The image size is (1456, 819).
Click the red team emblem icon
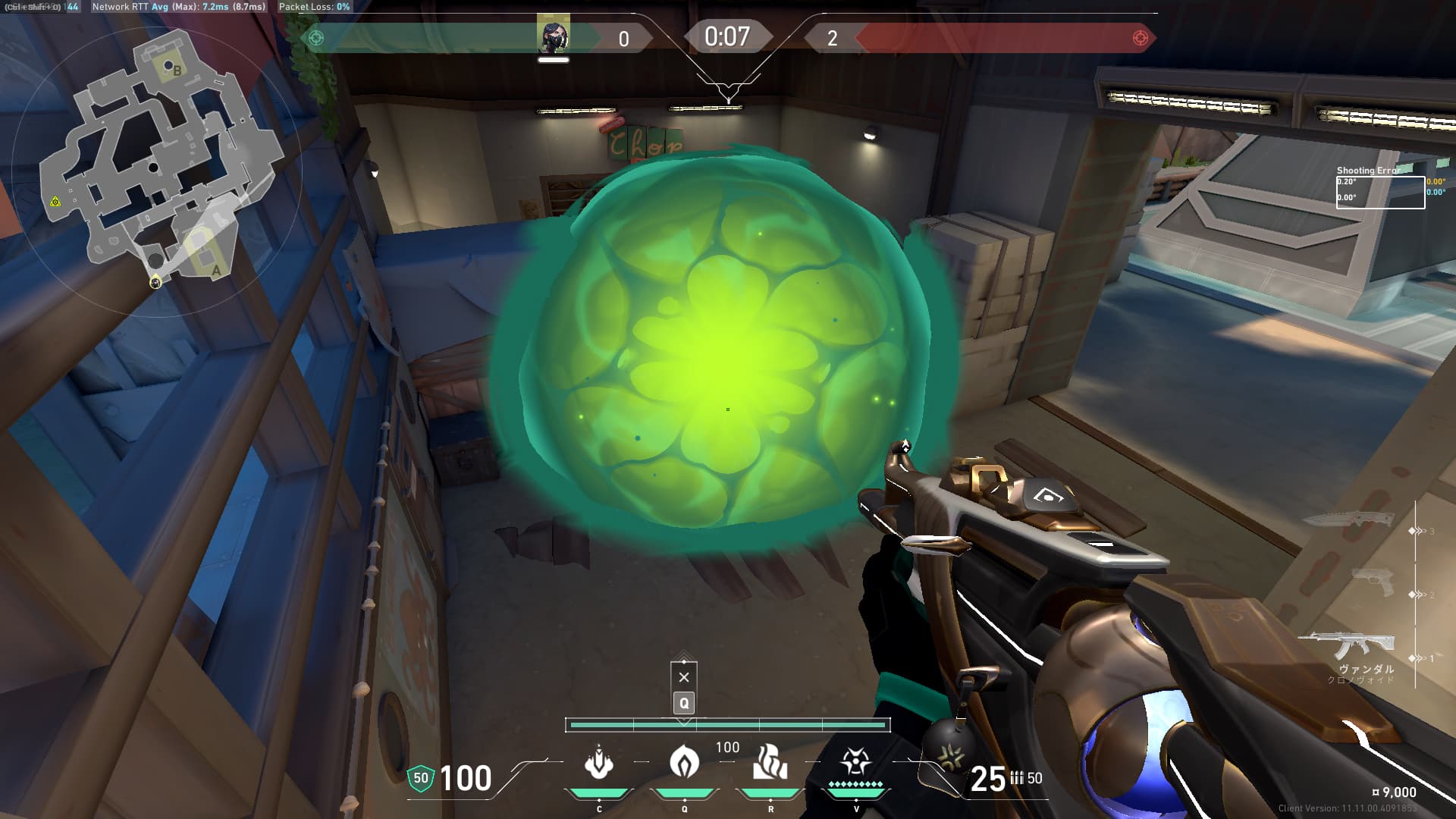(x=1140, y=38)
